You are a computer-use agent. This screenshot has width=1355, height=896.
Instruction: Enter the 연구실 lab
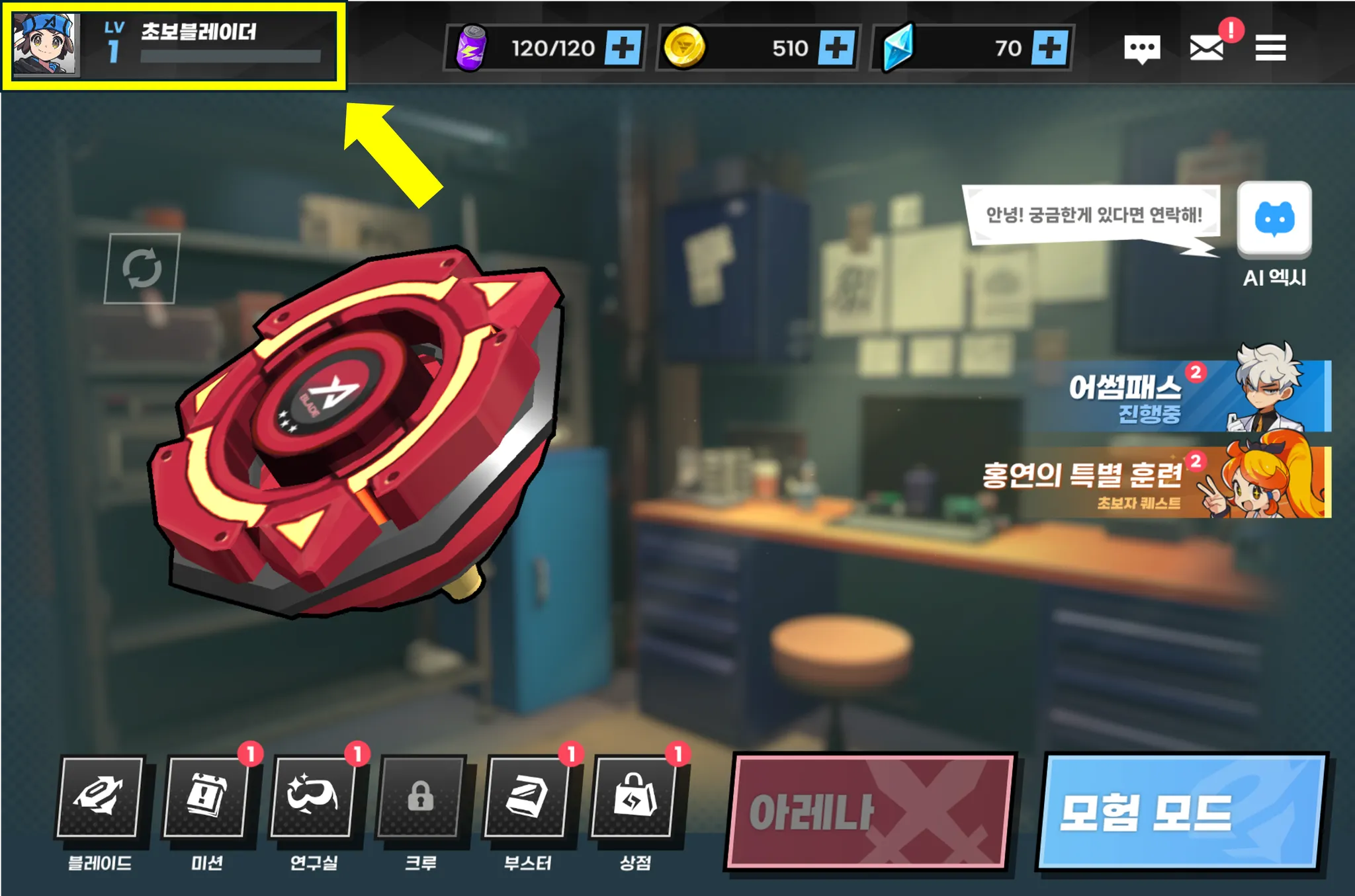pyautogui.click(x=313, y=796)
